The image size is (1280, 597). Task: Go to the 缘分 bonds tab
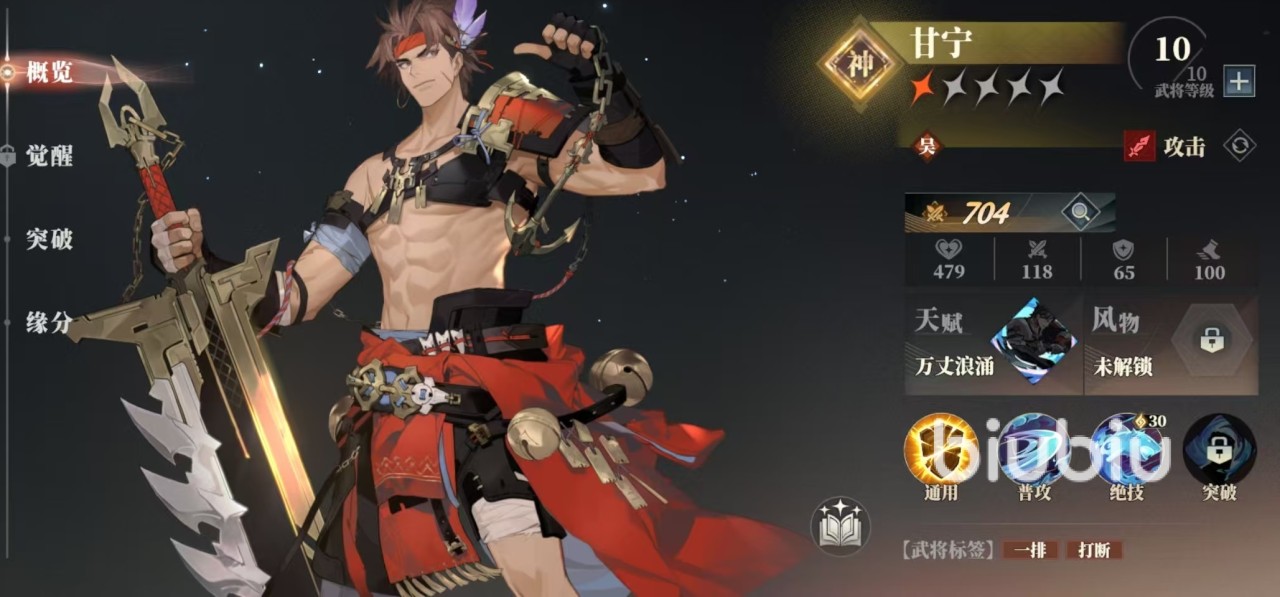click(49, 322)
